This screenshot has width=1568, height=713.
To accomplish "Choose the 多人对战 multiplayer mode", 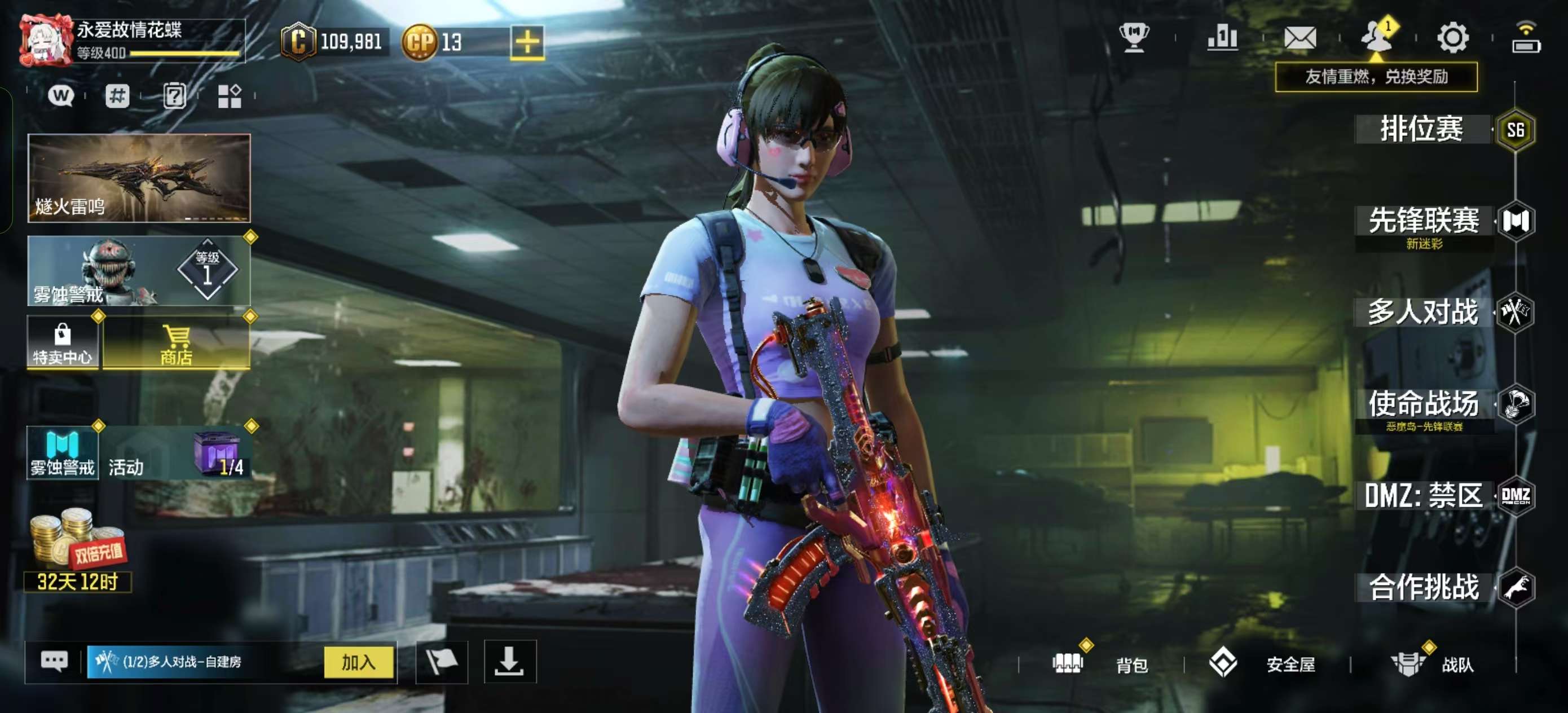I will [x=1423, y=313].
